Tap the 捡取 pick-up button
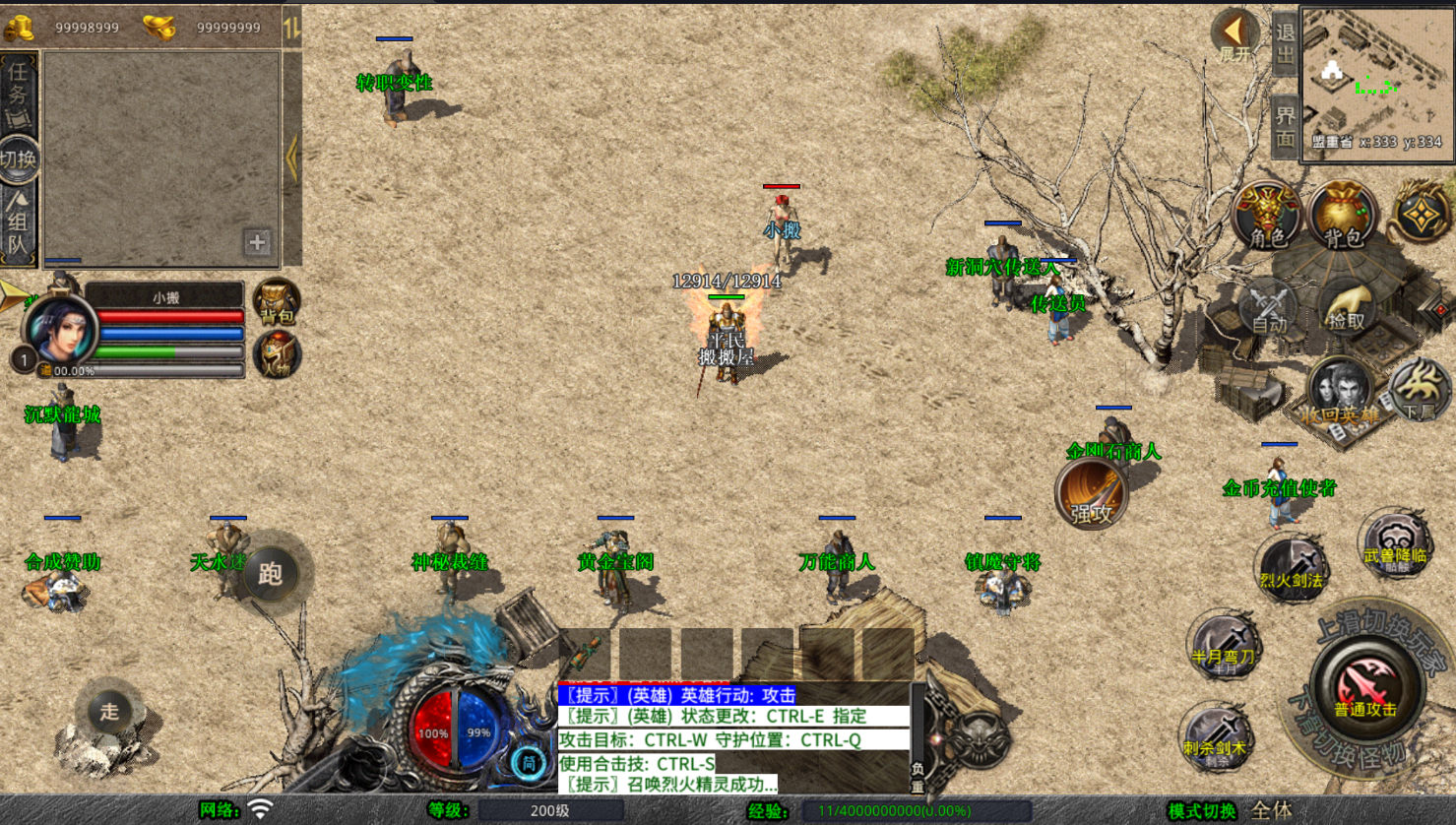1456x825 pixels. click(x=1346, y=307)
